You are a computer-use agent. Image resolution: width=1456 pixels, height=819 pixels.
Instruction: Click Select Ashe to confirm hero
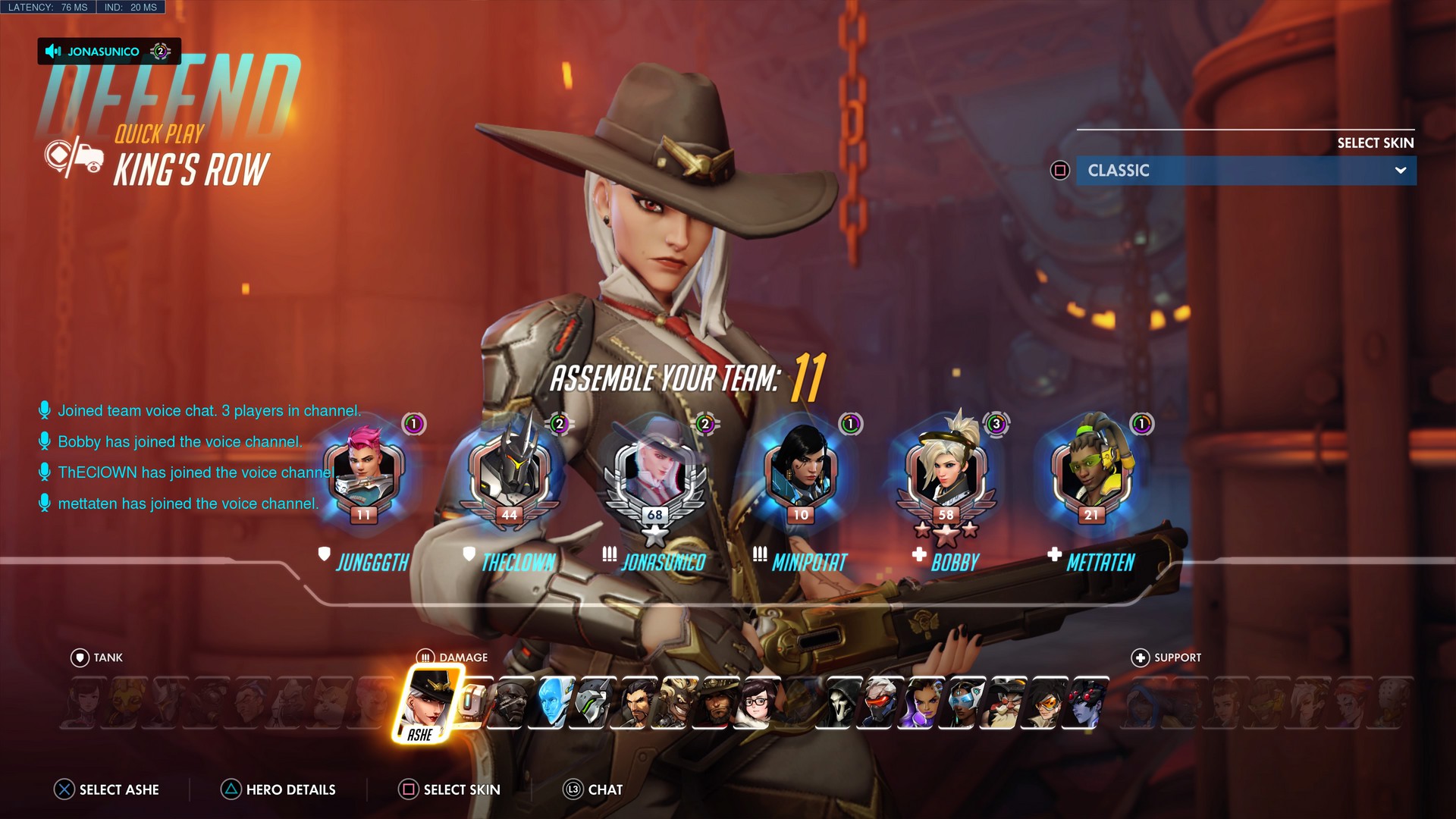click(x=106, y=789)
